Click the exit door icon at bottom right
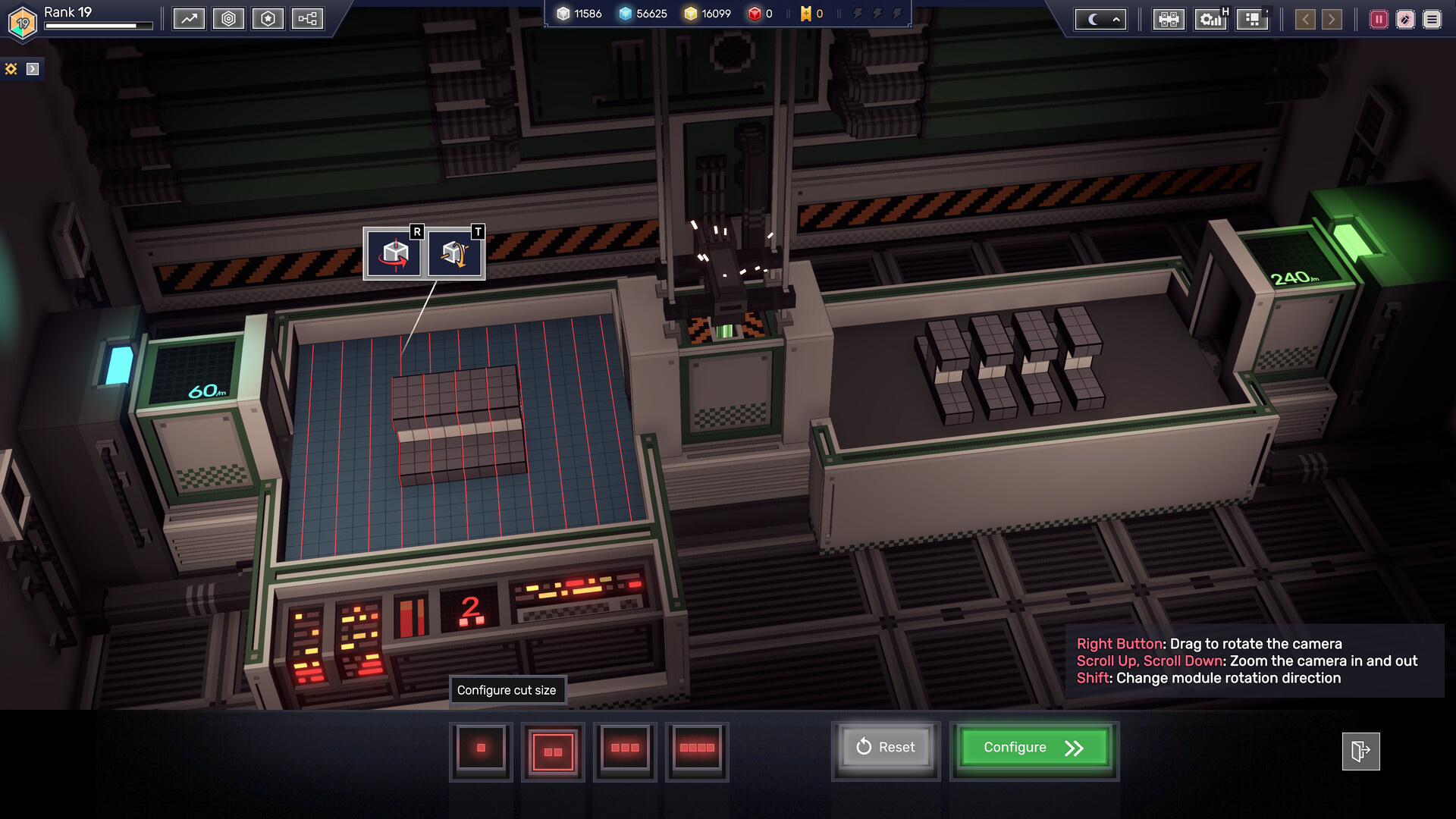Image resolution: width=1456 pixels, height=819 pixels. pos(1361,749)
